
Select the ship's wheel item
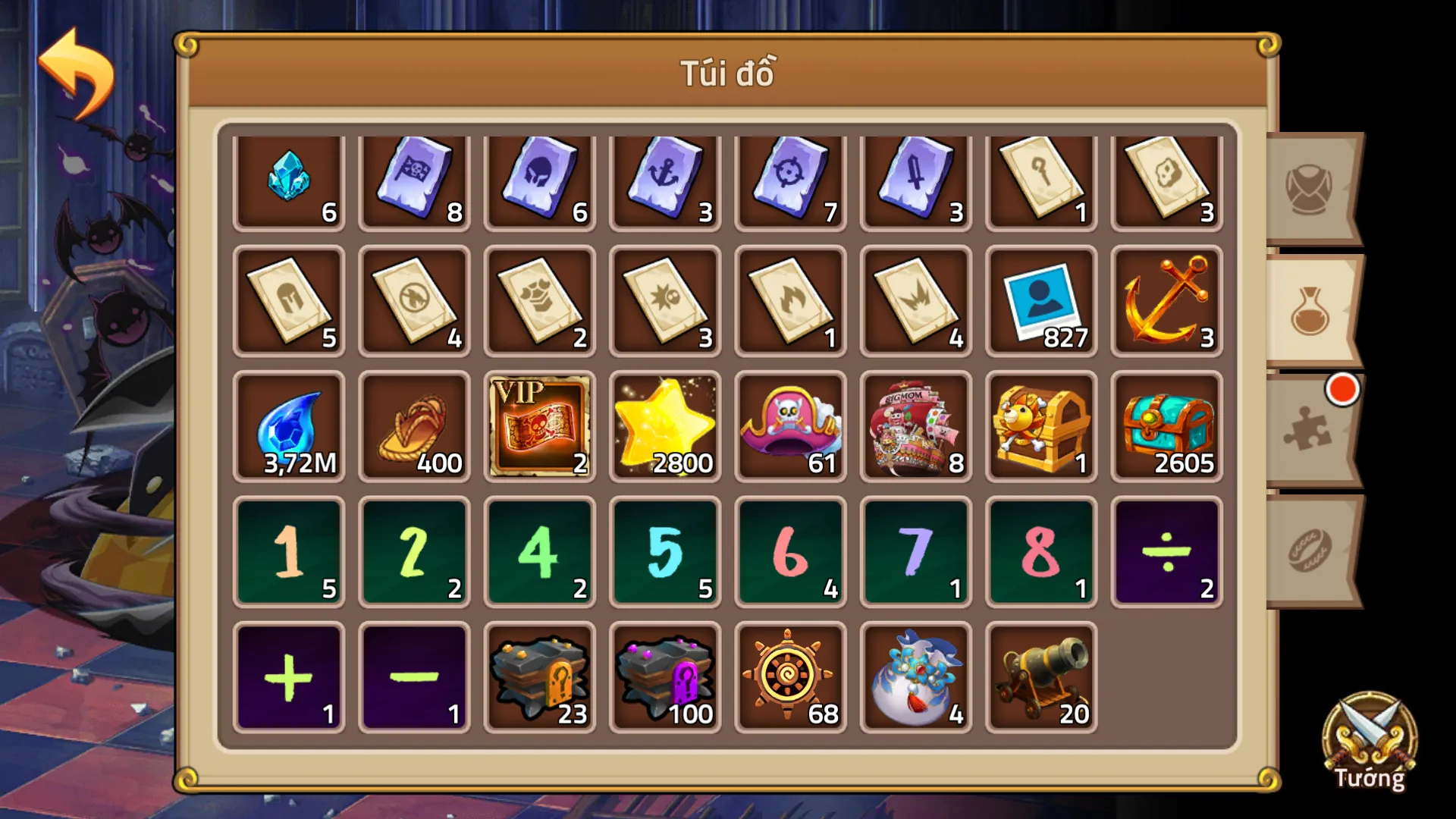[789, 675]
